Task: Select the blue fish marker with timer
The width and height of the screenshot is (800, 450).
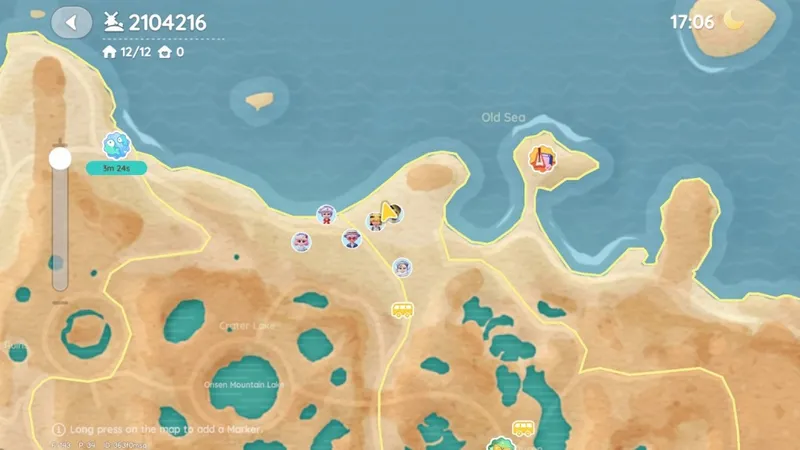Action: (x=116, y=146)
